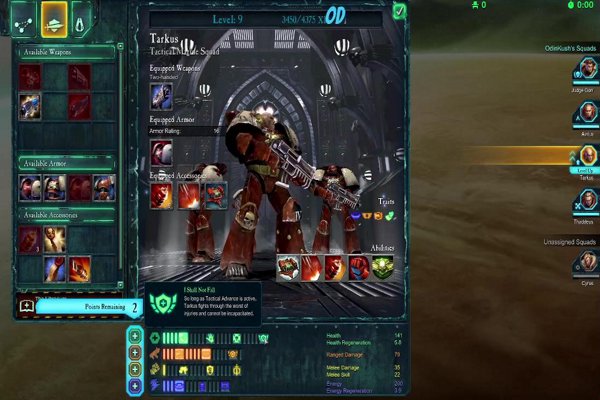The image size is (600, 400).
Task: Add a point to Ranged Damage
Action: coord(135,353)
